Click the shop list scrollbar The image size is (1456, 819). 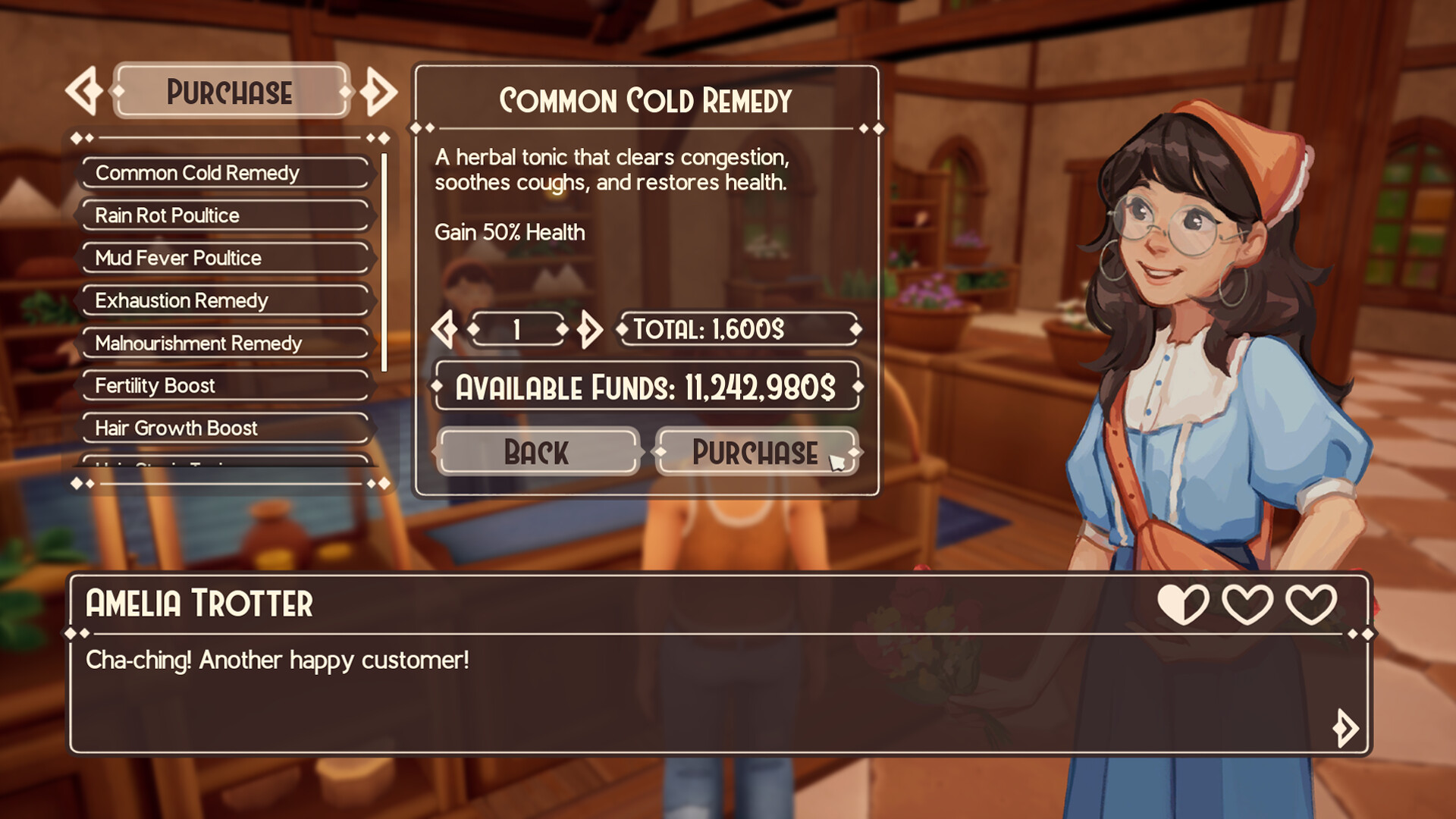pyautogui.click(x=384, y=262)
